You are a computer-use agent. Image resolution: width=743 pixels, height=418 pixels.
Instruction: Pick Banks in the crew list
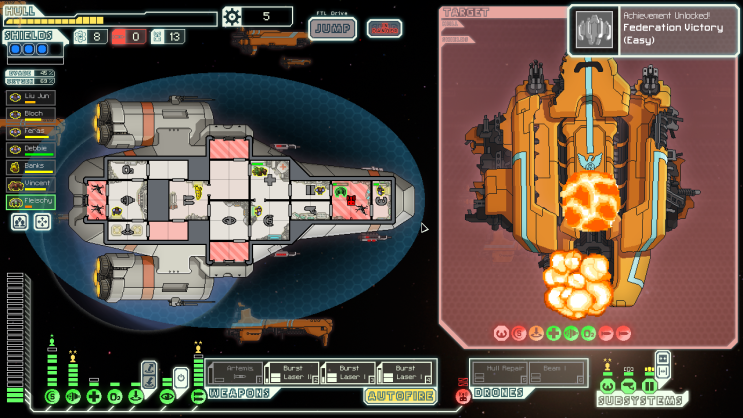tap(32, 166)
